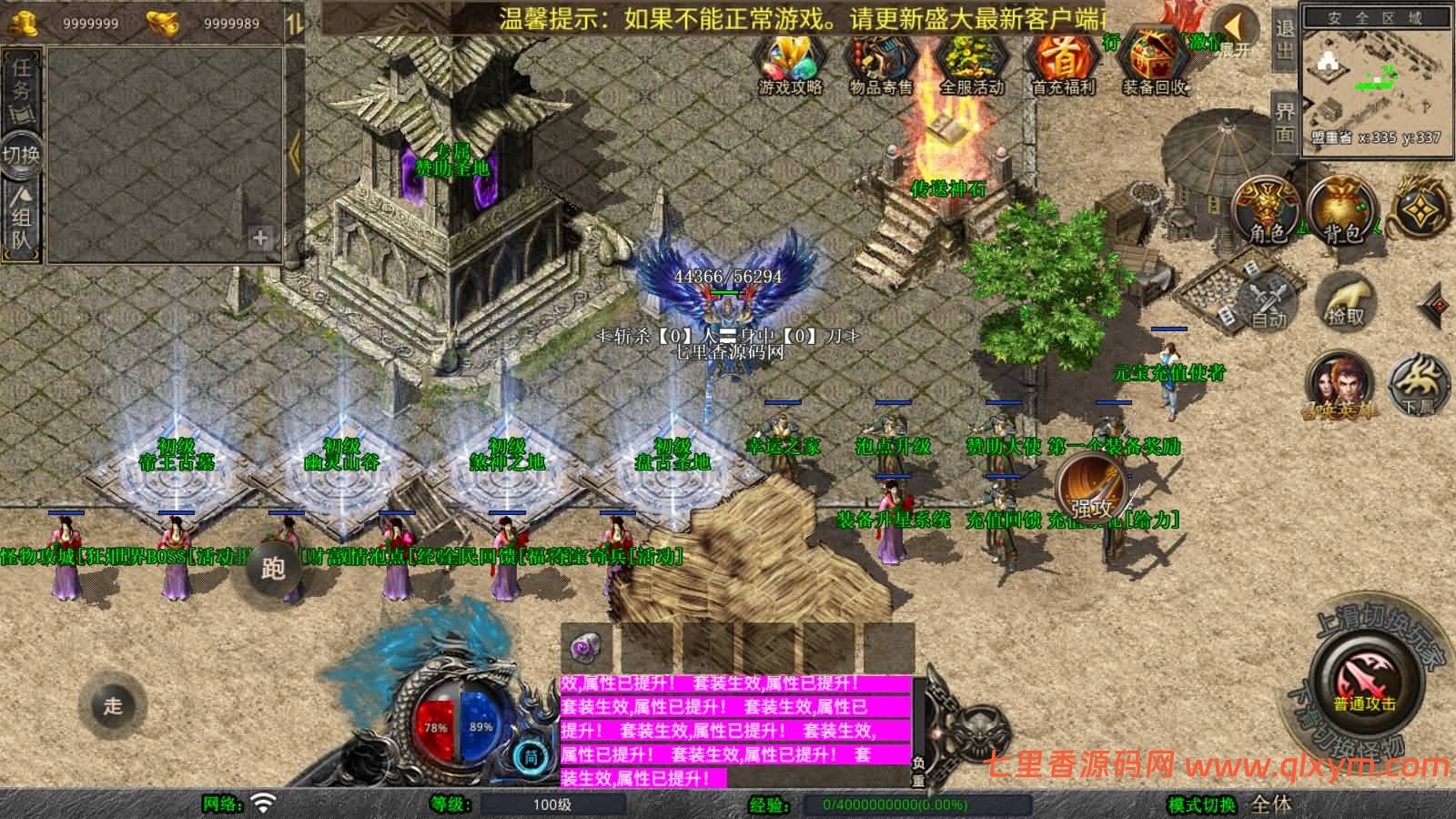Toggle 自动 auto-combat button
This screenshot has width=1456, height=819.
pyautogui.click(x=1269, y=301)
